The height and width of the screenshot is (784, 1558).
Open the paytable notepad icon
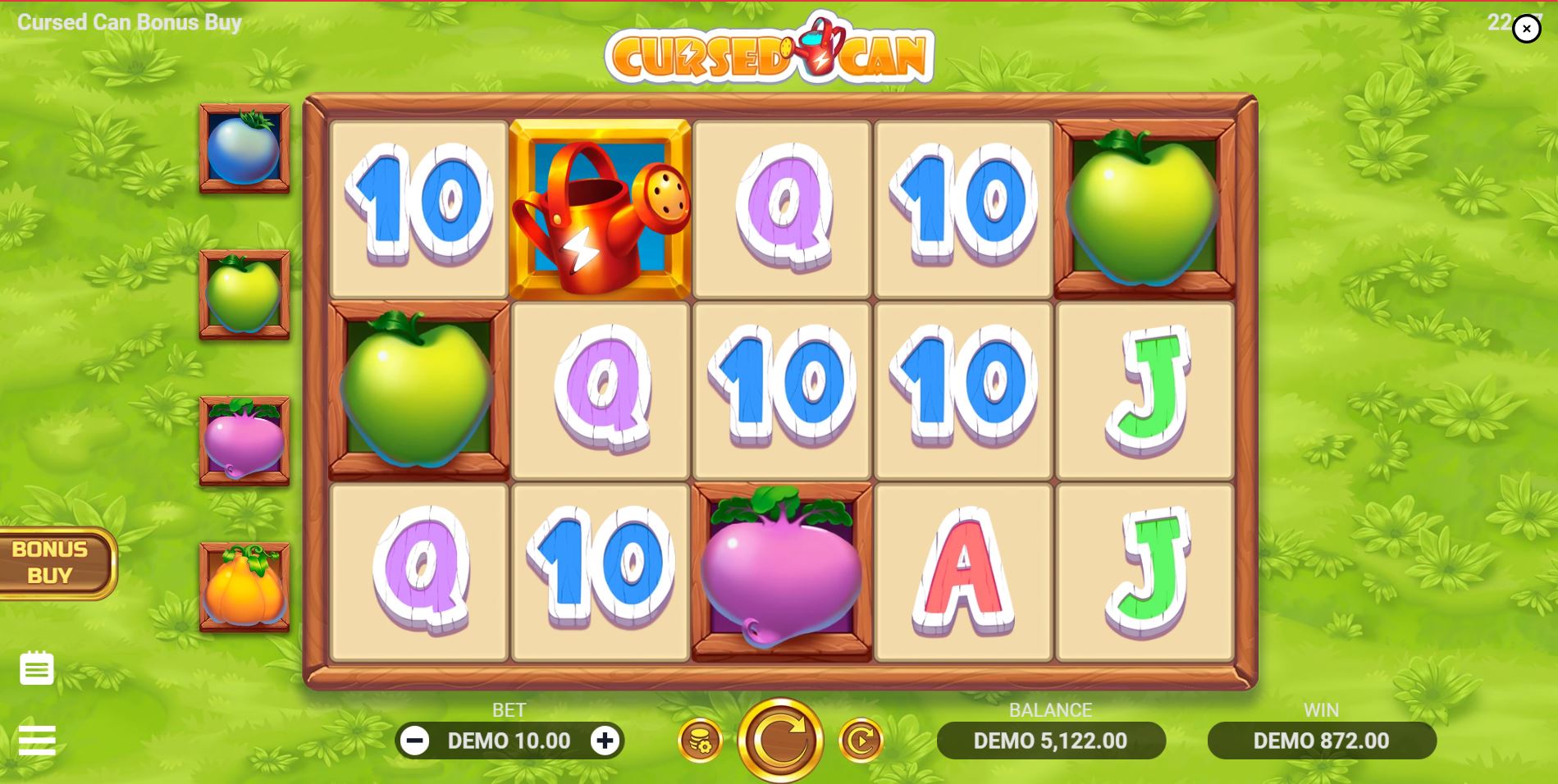[38, 668]
